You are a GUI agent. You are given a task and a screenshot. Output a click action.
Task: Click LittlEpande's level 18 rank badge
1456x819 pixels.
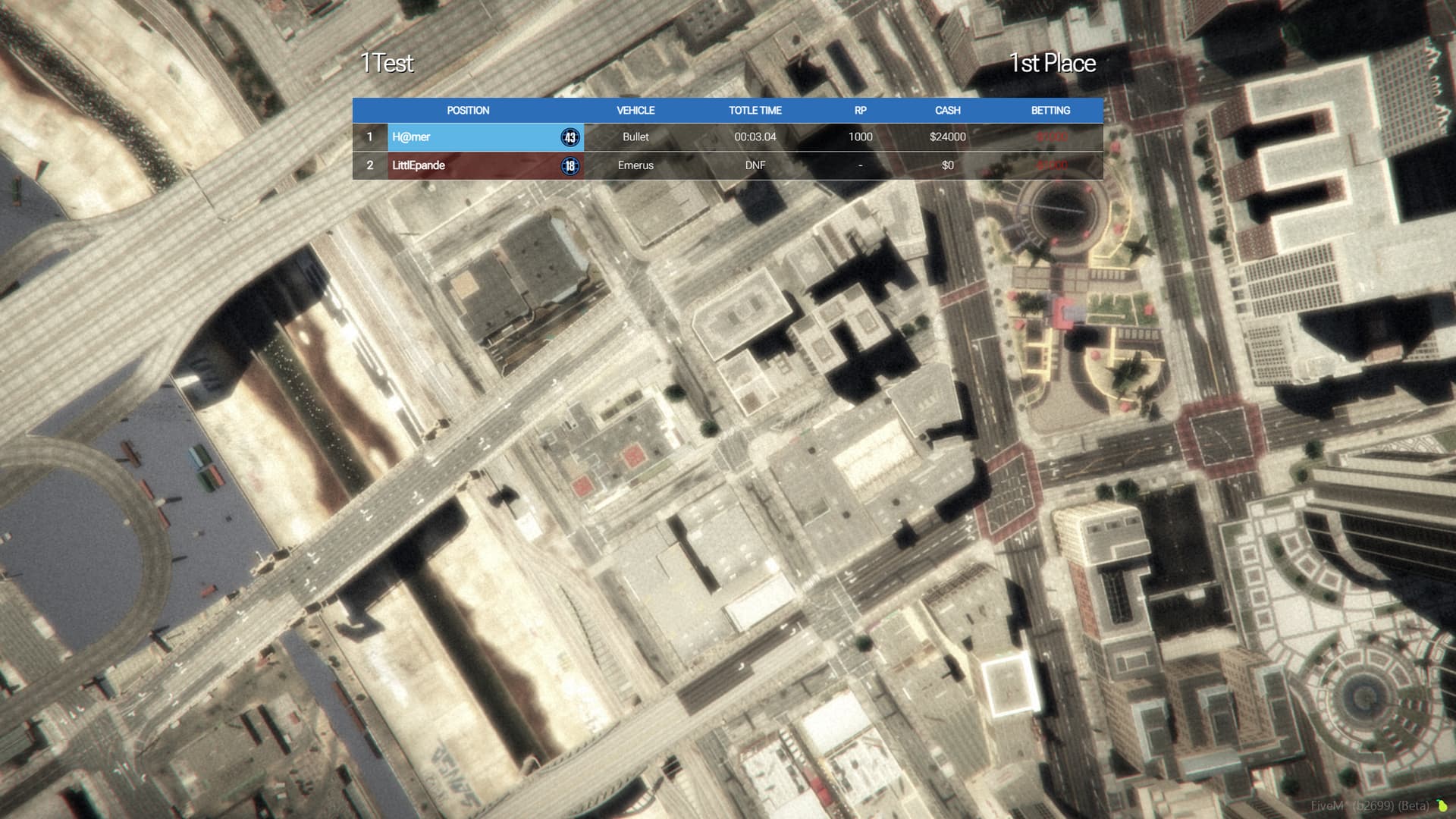coord(569,165)
